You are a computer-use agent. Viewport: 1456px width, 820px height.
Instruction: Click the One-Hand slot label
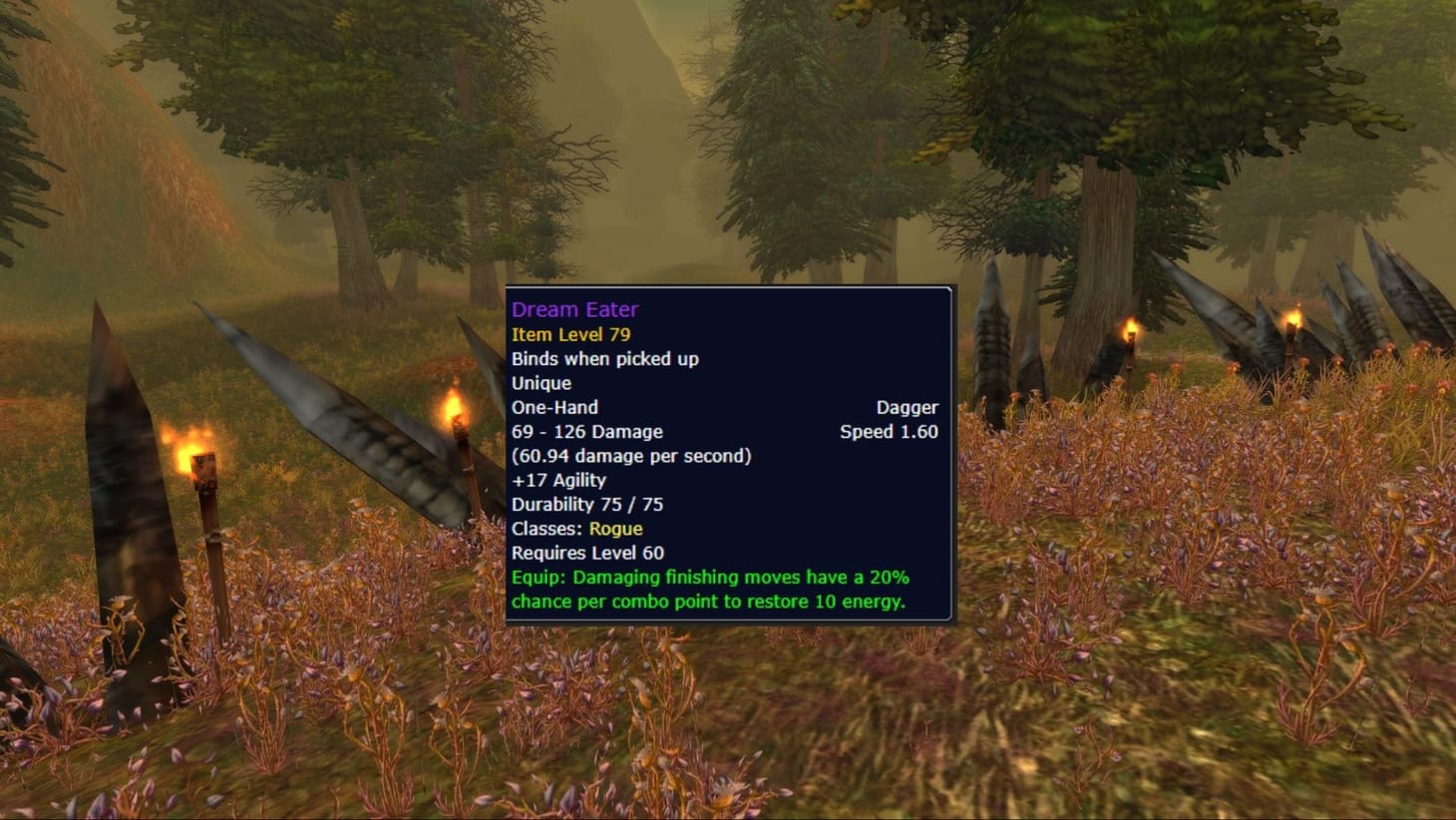pos(553,407)
